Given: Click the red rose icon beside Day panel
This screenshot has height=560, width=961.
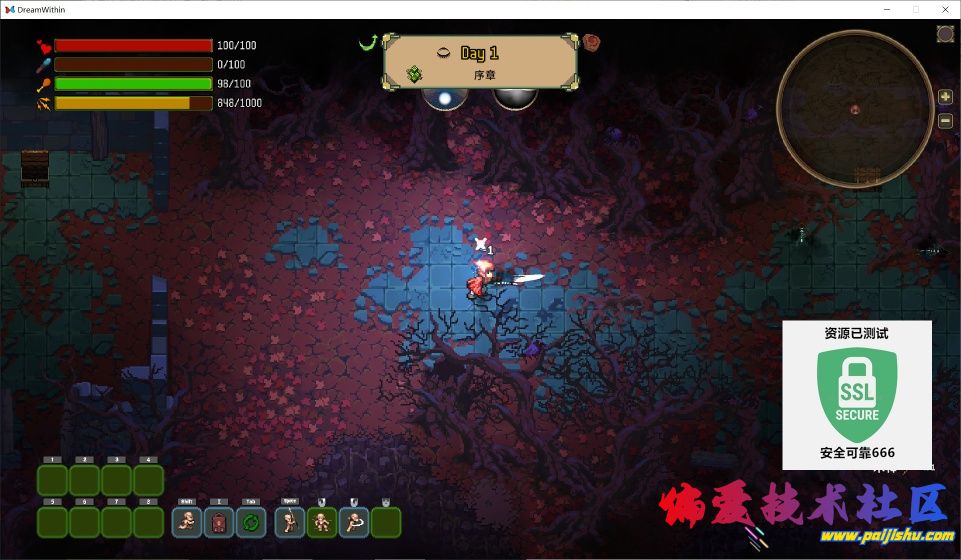Looking at the screenshot, I should point(591,42).
